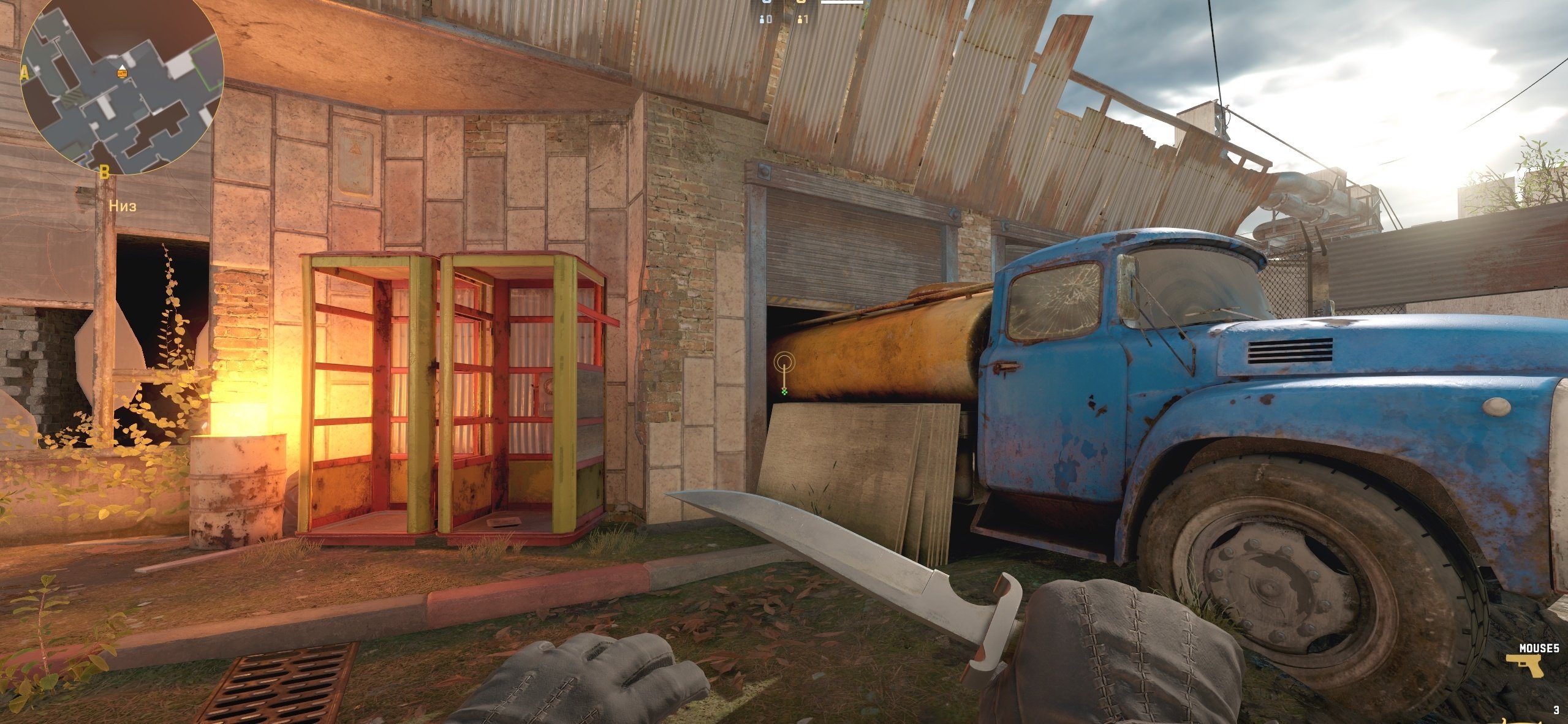Viewport: 1568px width, 724px height.
Task: Click the orange bomb marker on the radar
Action: pyautogui.click(x=123, y=74)
